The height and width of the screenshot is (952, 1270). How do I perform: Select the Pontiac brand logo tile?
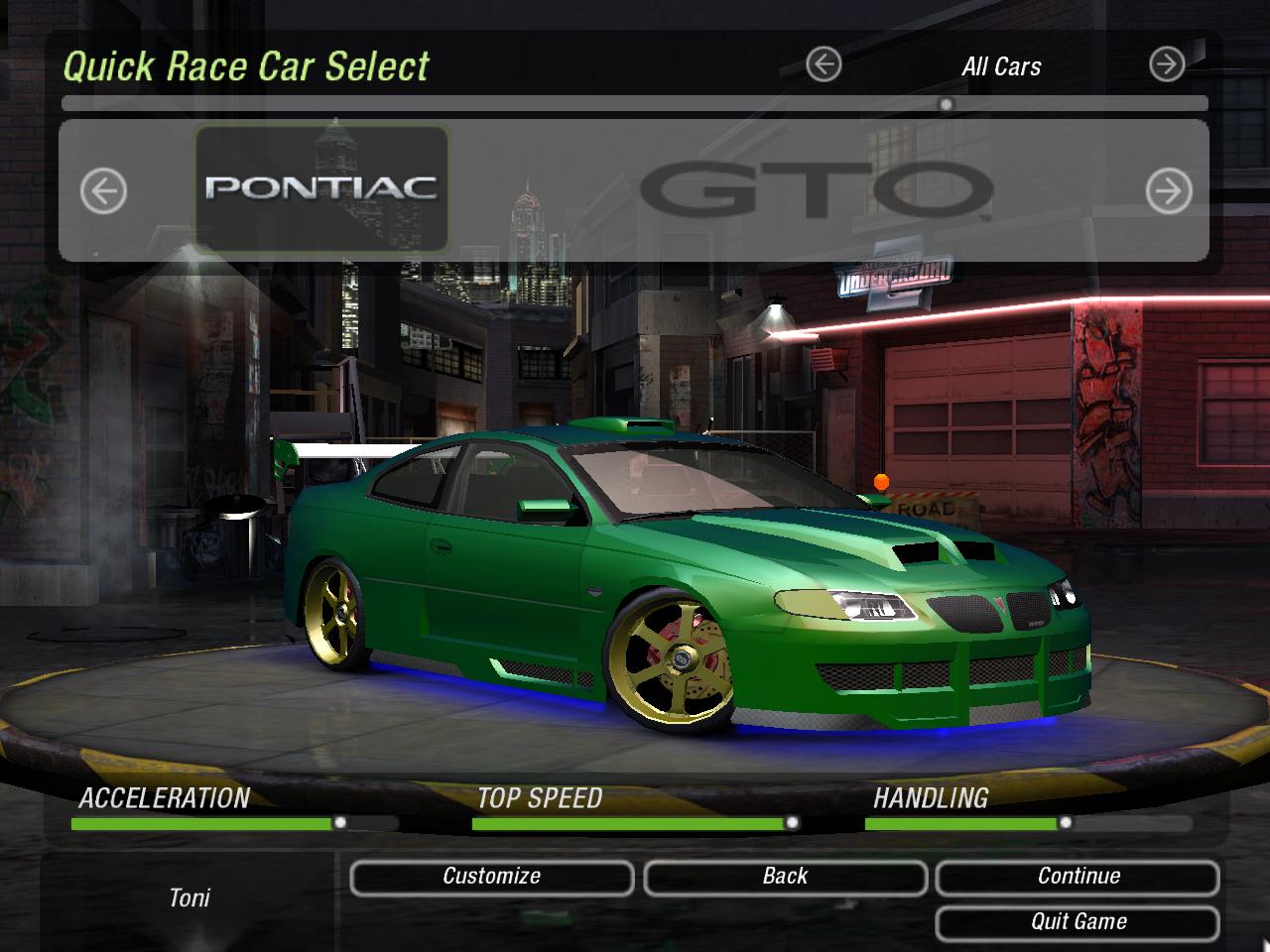321,188
